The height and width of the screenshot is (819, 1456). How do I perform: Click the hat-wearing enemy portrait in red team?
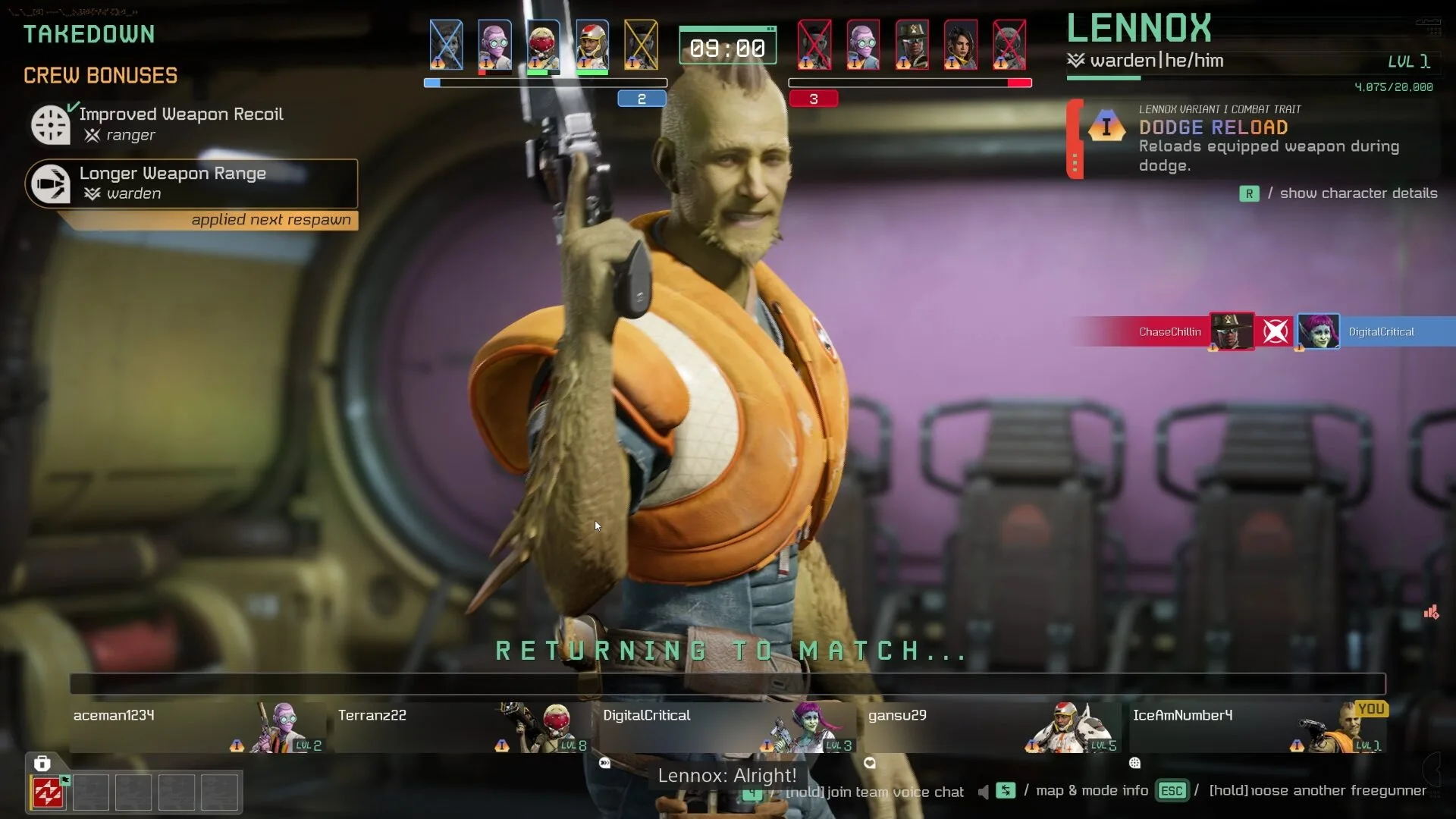(x=912, y=45)
